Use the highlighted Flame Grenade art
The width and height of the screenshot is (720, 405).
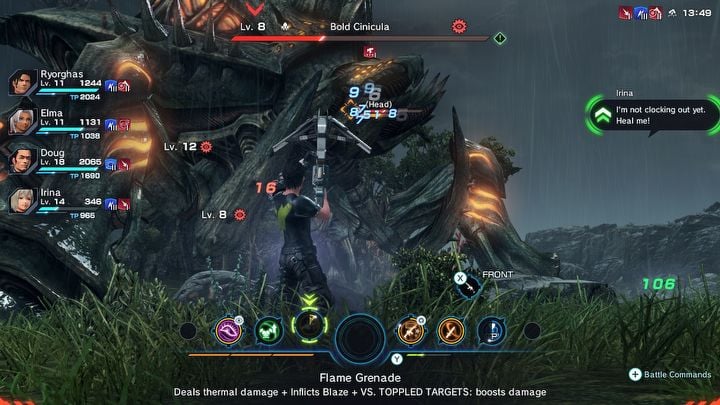pyautogui.click(x=308, y=328)
